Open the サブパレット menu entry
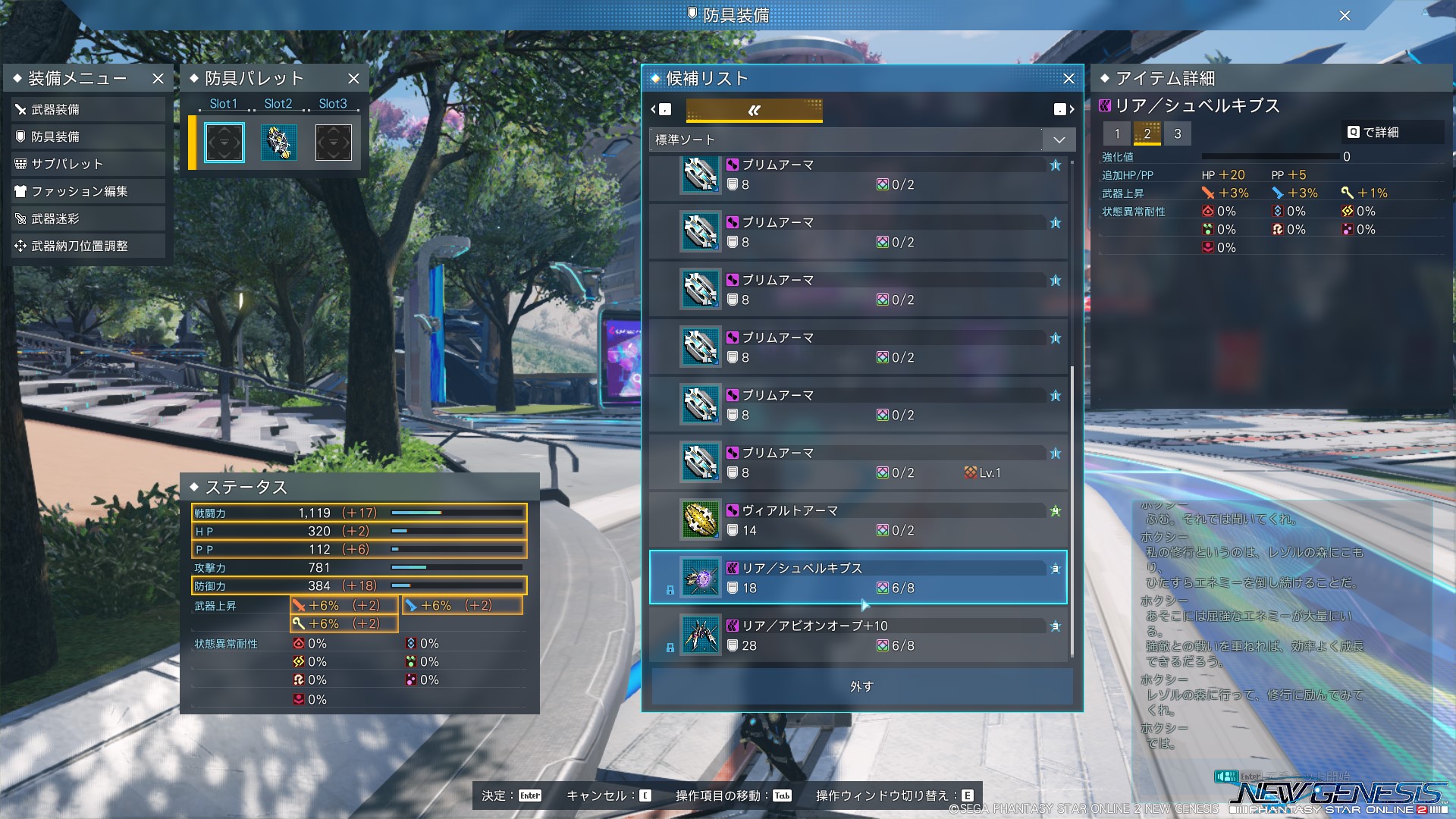This screenshot has width=1456, height=819. [x=87, y=165]
